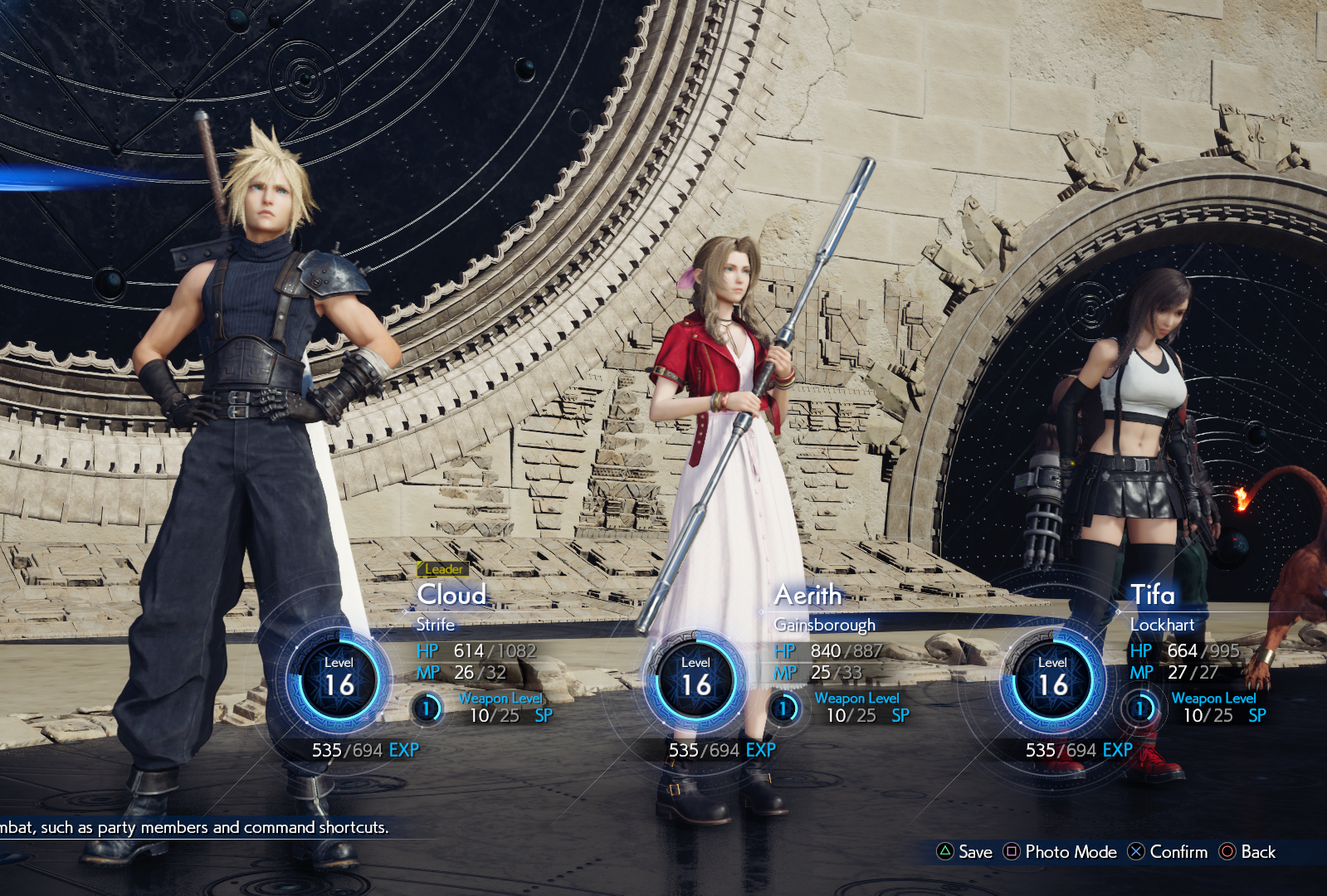Image resolution: width=1327 pixels, height=896 pixels.
Task: Click the X Confirm icon
Action: (1134, 852)
